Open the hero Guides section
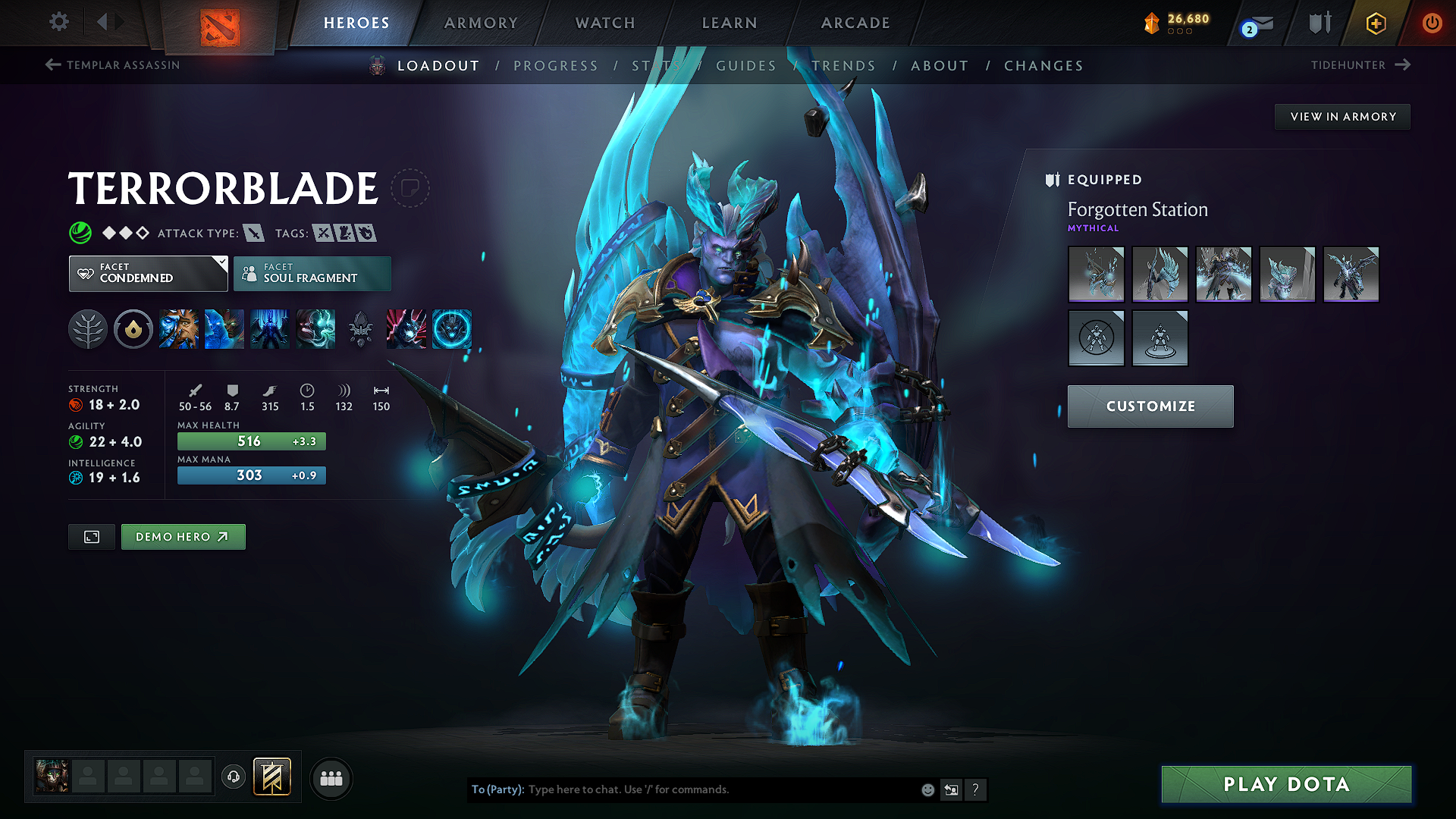This screenshot has width=1456, height=819. 746,66
